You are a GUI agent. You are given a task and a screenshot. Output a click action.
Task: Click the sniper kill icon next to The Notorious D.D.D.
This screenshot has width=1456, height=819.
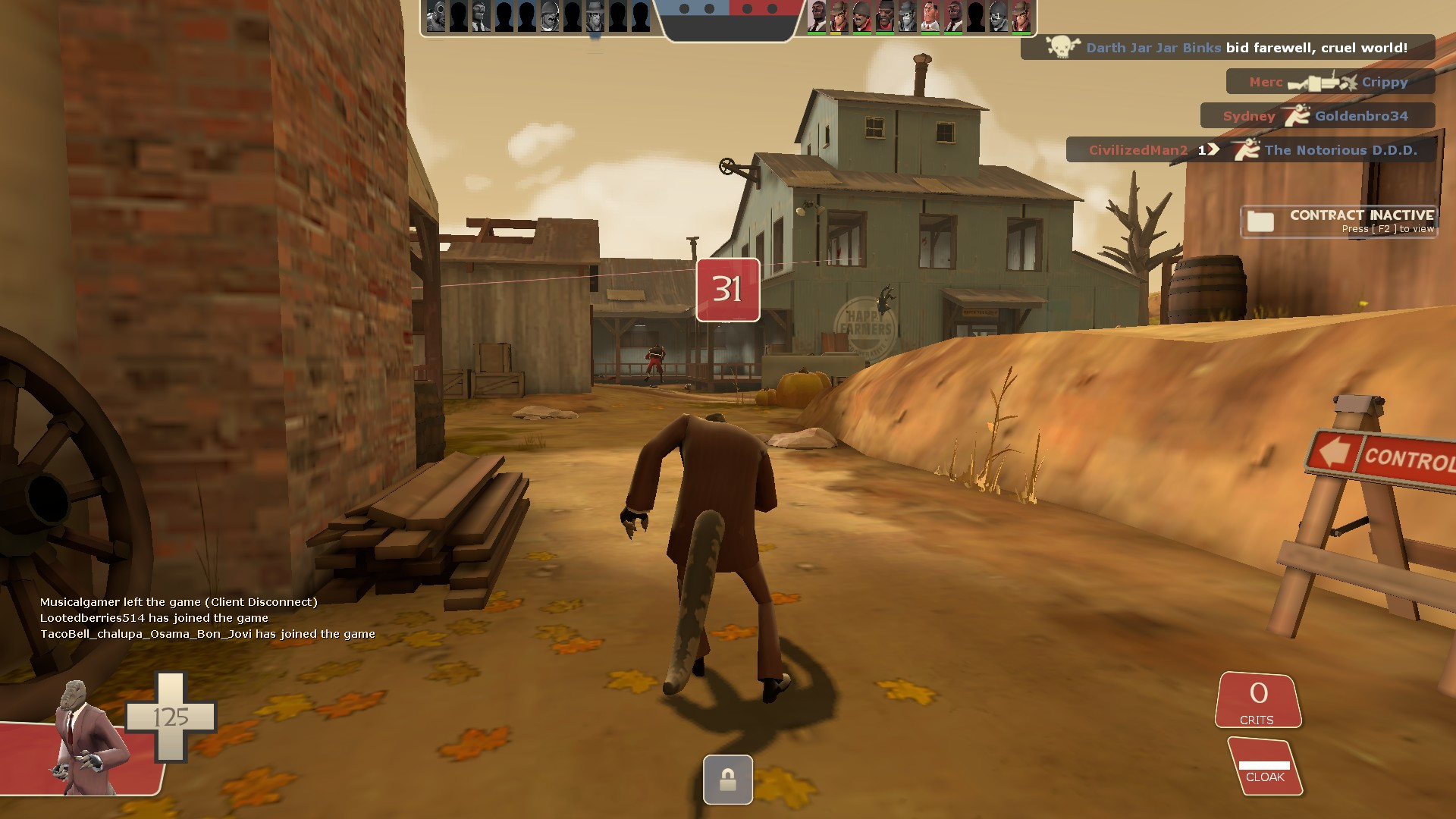click(1247, 151)
